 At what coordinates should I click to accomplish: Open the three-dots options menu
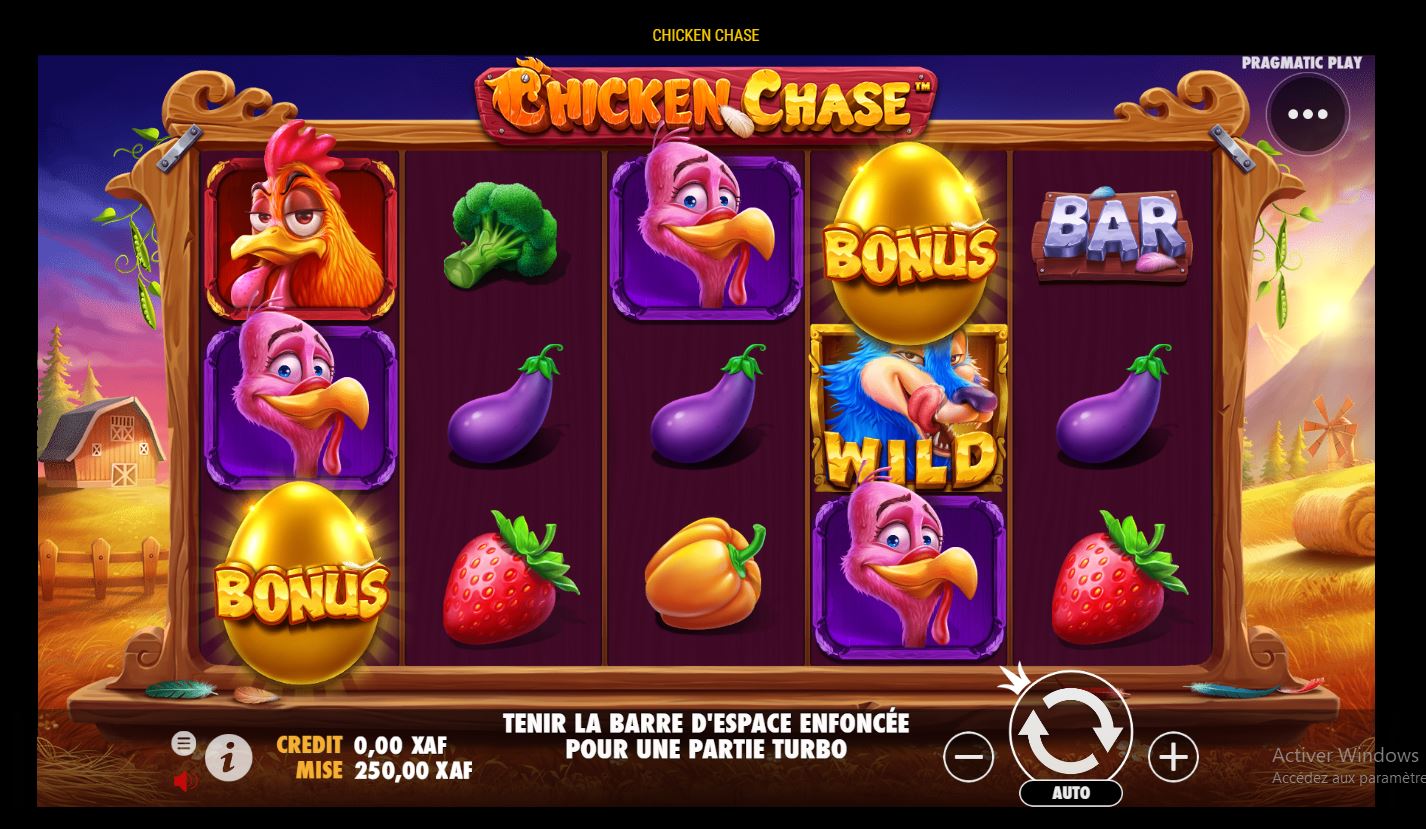click(1307, 114)
